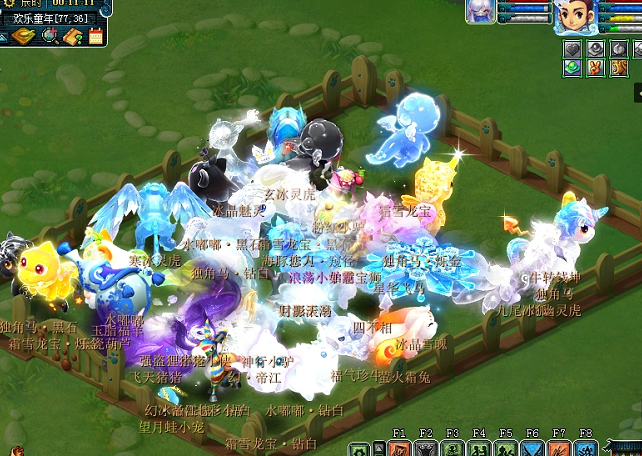Activate the F2 hotbar skill

(x=426, y=448)
